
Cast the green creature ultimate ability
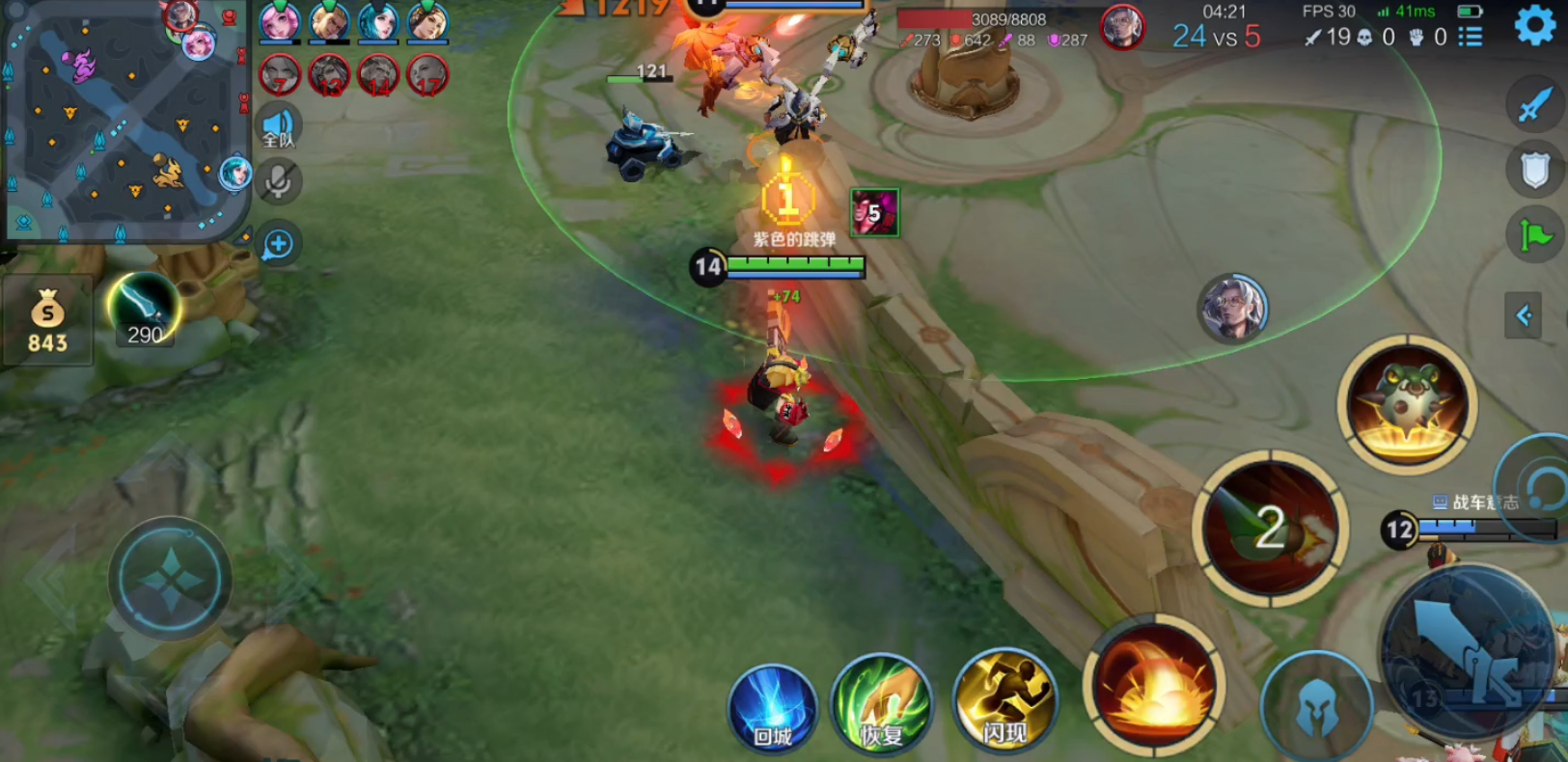click(1407, 405)
